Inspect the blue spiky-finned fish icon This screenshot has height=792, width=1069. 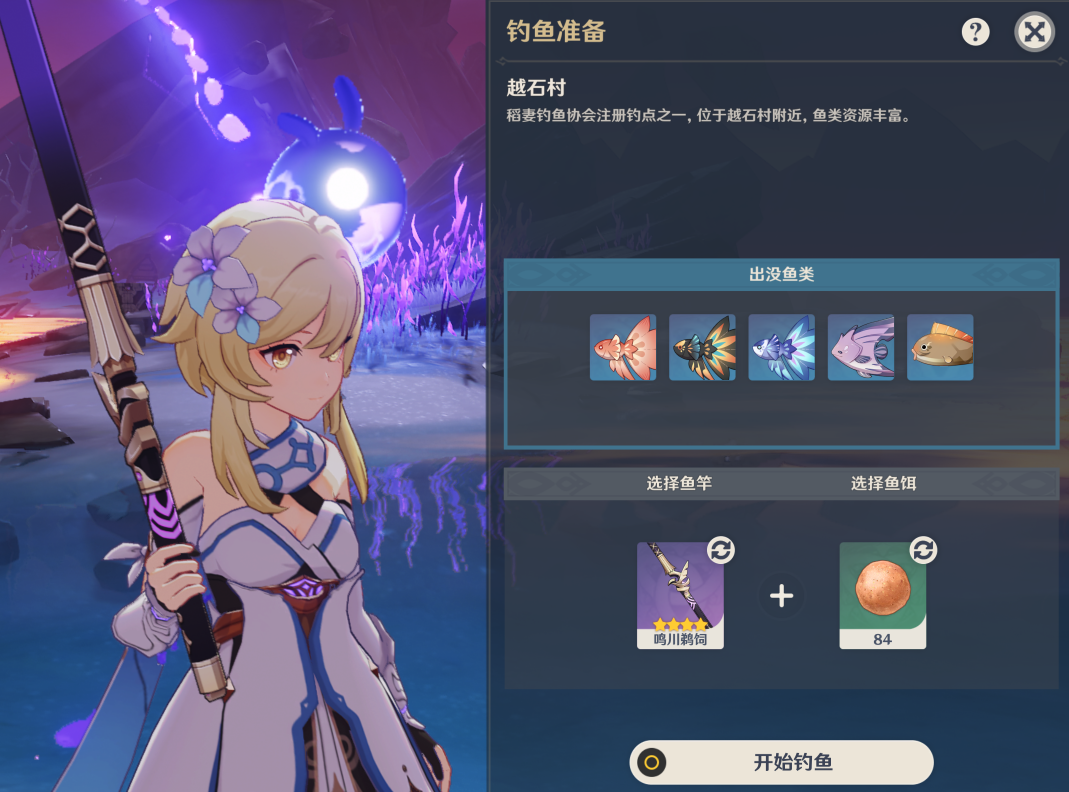[x=781, y=347]
